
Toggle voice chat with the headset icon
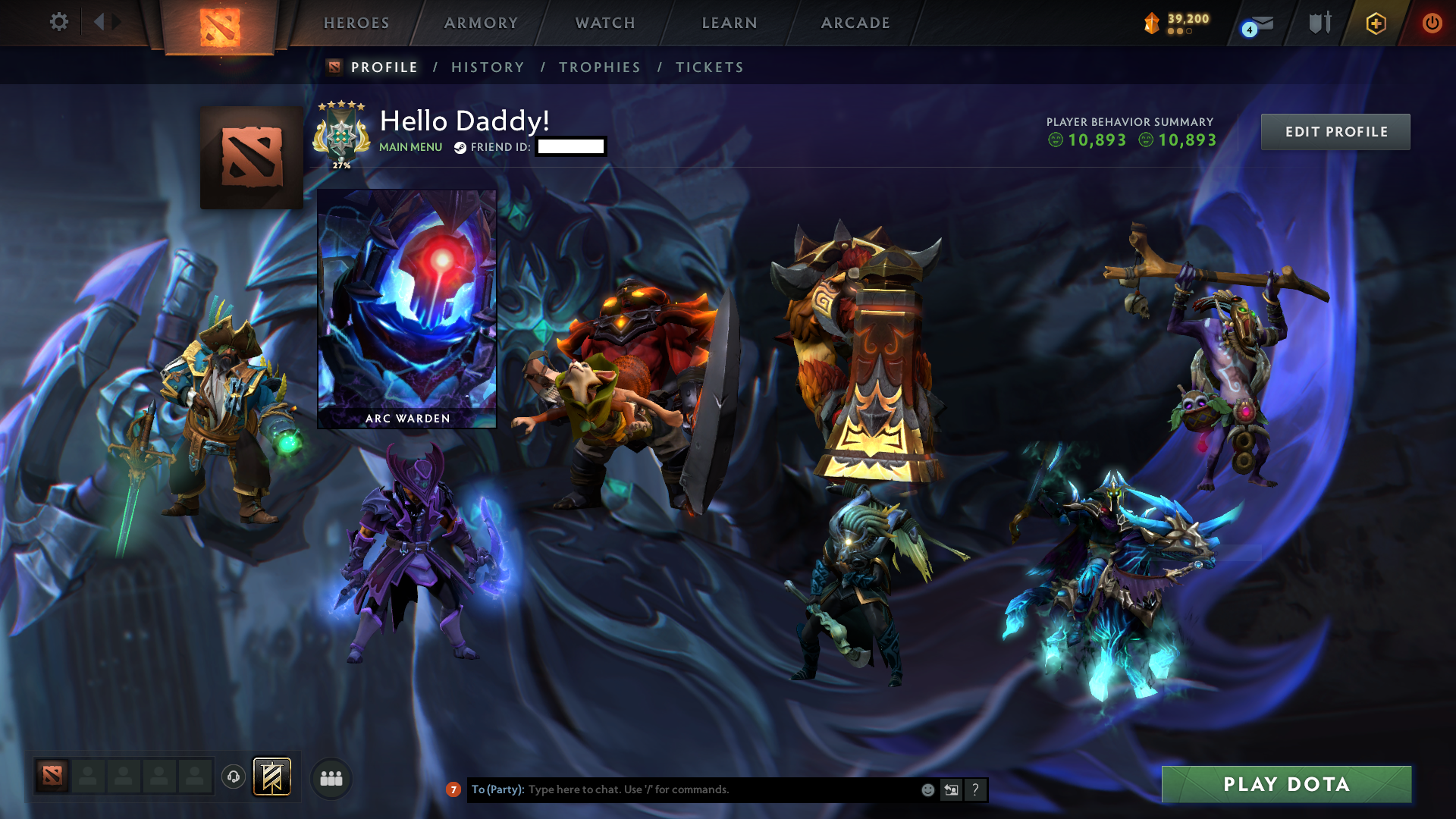click(x=234, y=777)
